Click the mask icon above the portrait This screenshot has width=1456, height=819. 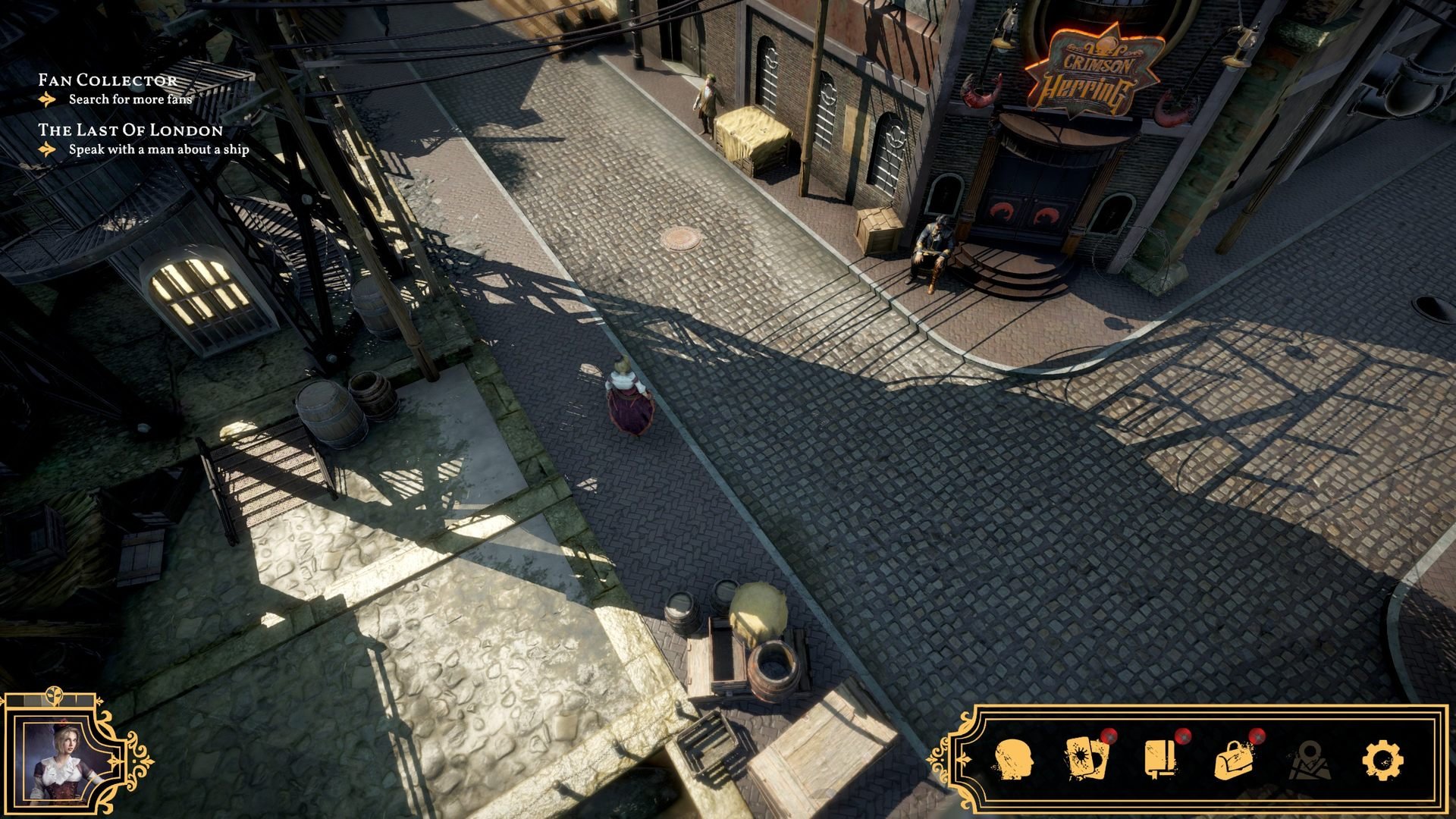tap(56, 696)
